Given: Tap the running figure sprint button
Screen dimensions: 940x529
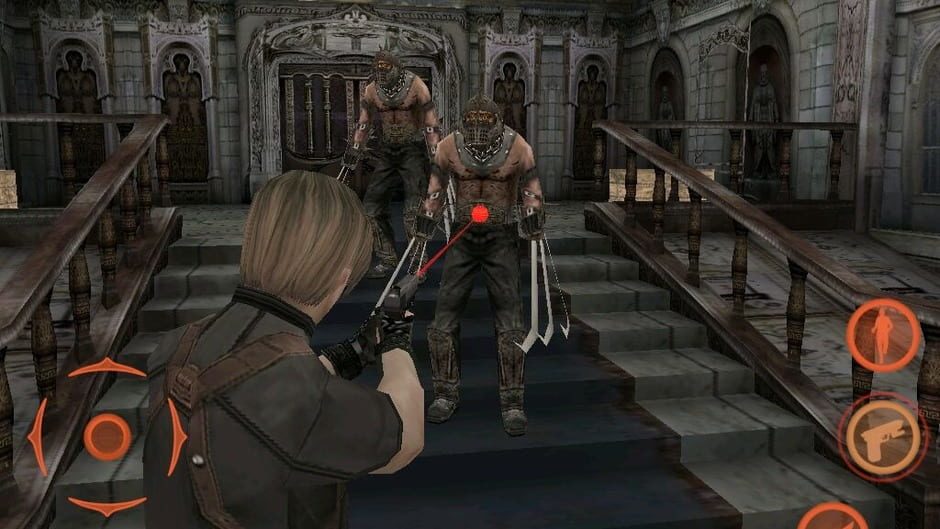Looking at the screenshot, I should pos(883,335).
